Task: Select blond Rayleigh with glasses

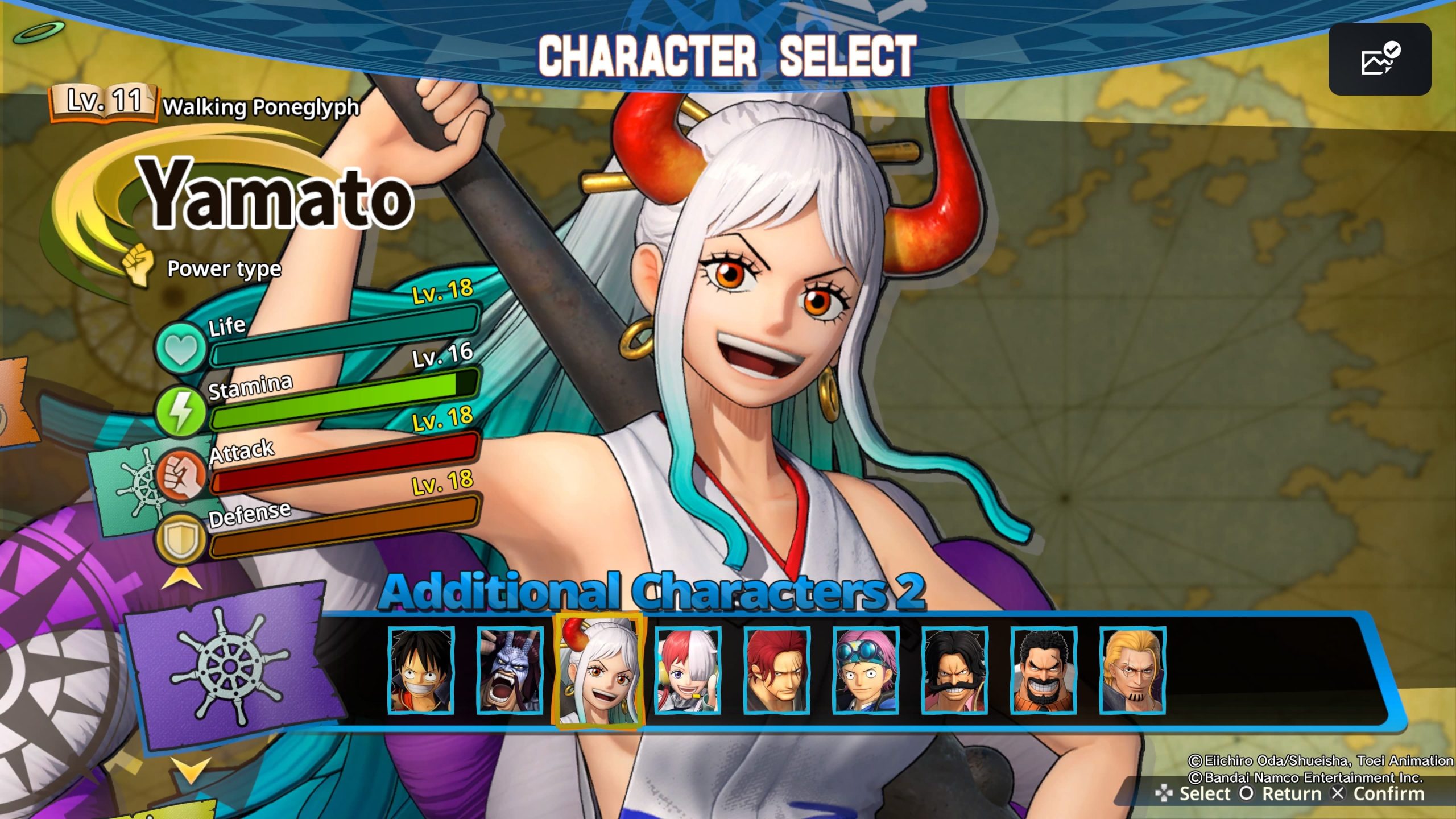Action: coord(1132,670)
